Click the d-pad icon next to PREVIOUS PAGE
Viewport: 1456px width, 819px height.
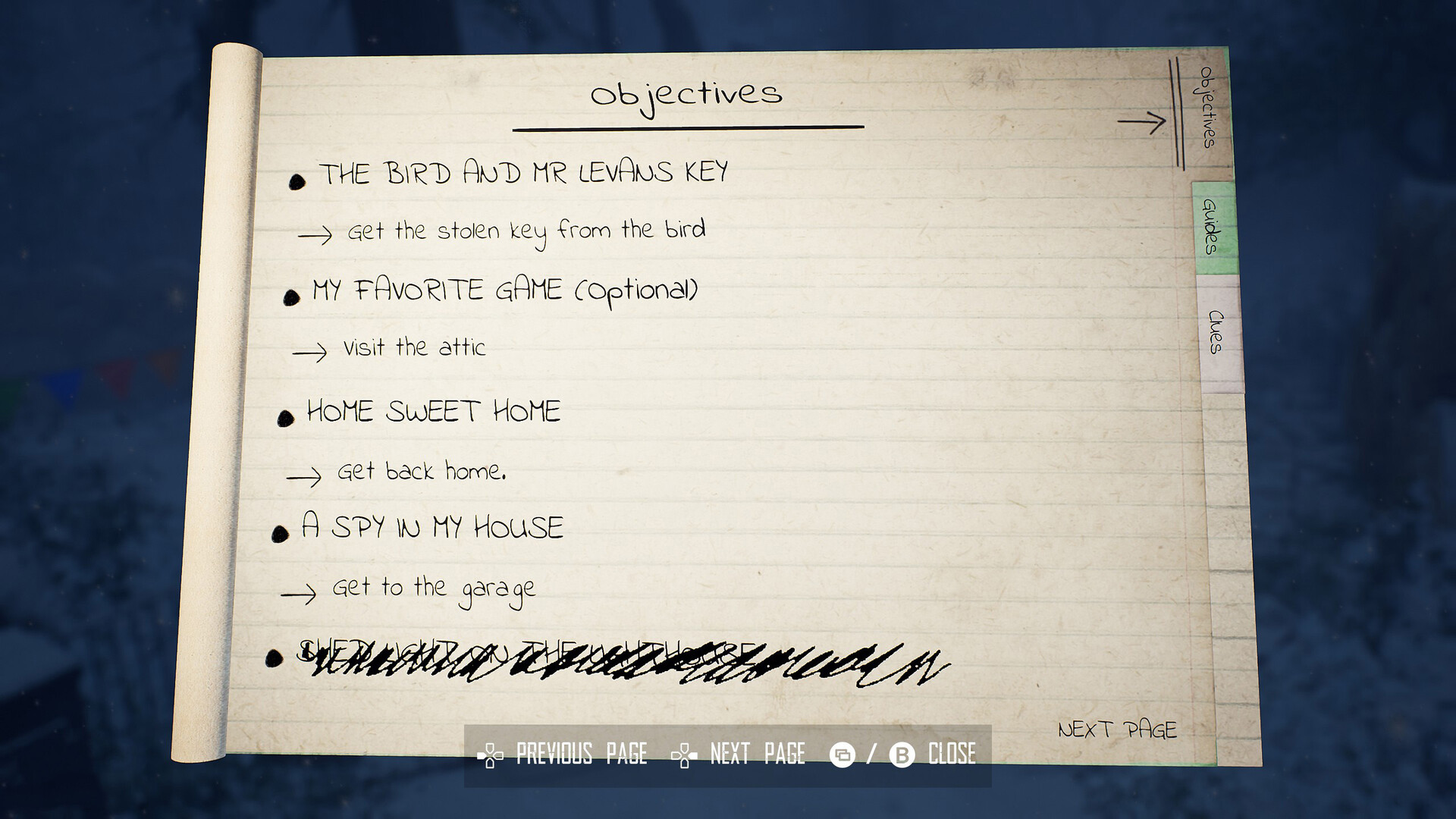[489, 754]
